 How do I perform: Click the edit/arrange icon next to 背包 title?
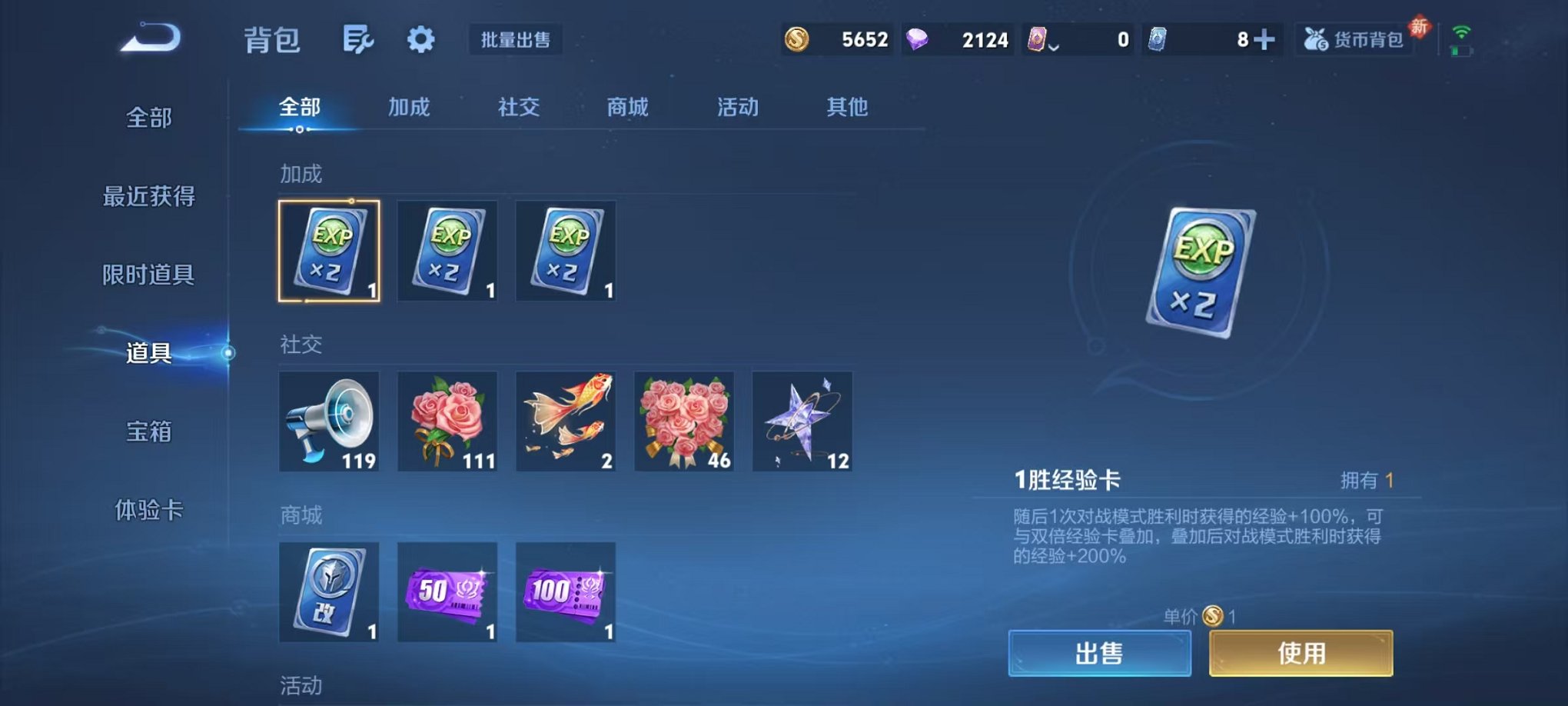pos(357,38)
